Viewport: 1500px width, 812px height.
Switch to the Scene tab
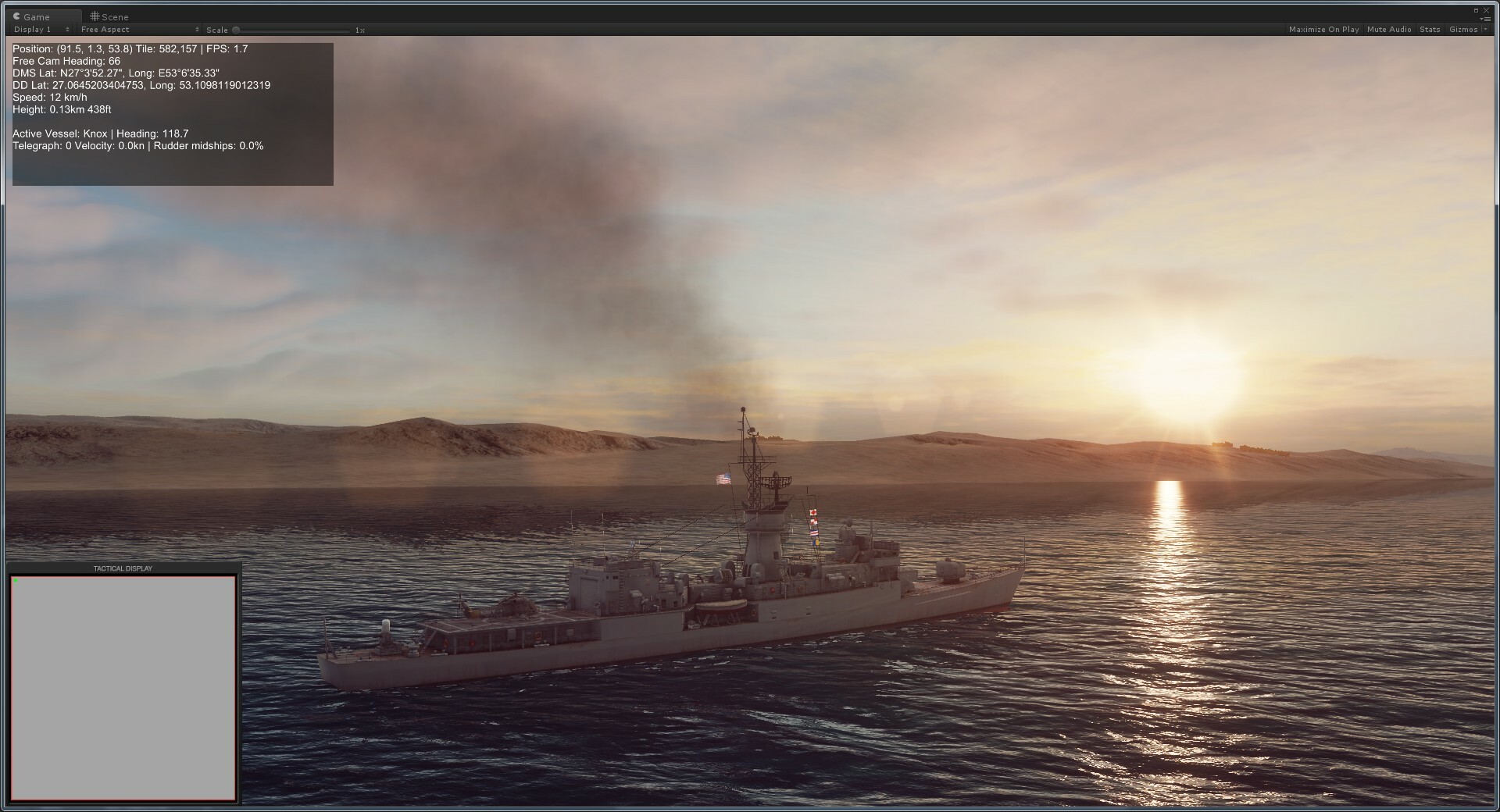[x=111, y=16]
